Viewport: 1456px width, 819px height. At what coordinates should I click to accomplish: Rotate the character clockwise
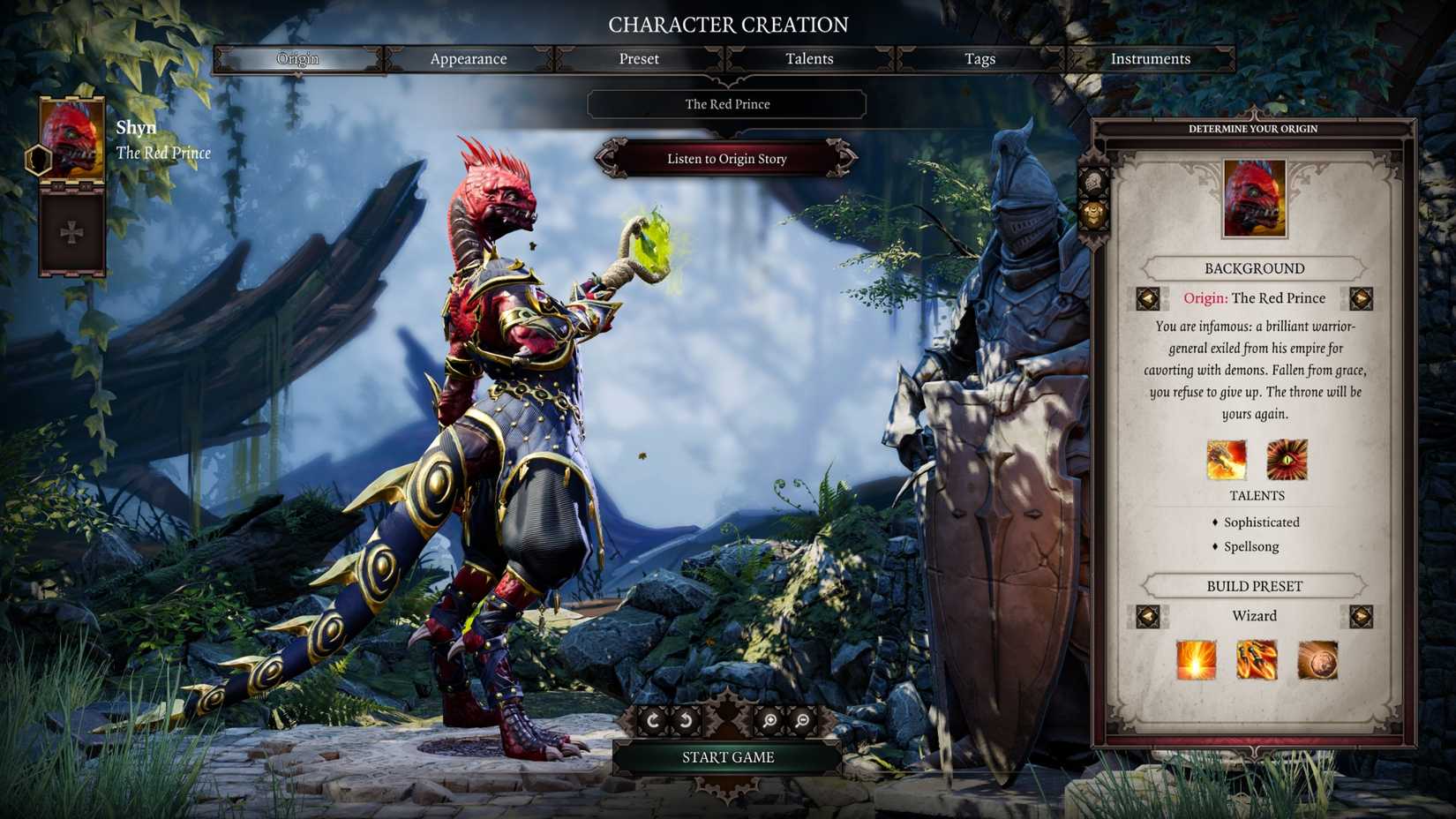(653, 719)
